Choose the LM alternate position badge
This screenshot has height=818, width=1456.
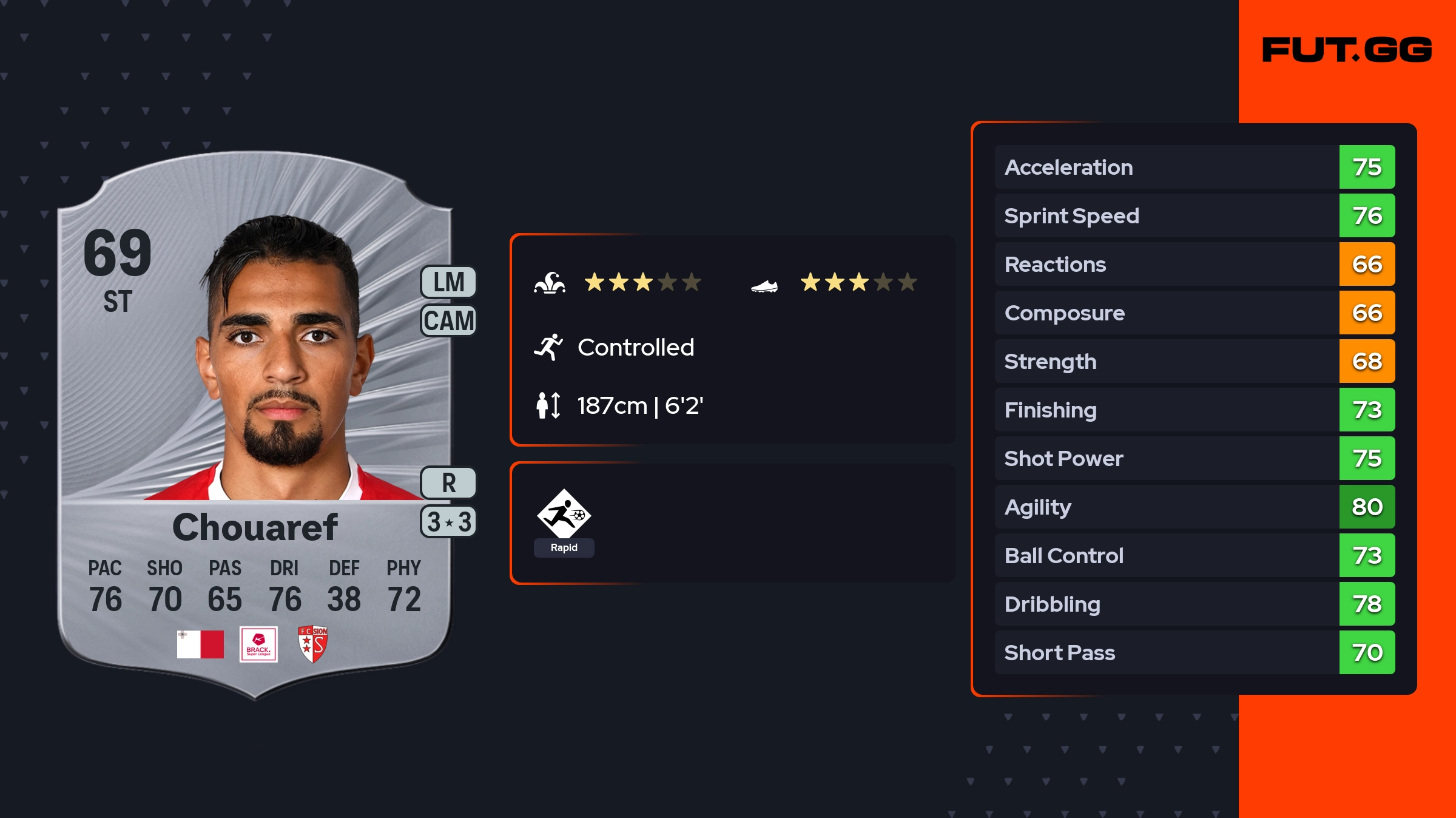[x=448, y=282]
